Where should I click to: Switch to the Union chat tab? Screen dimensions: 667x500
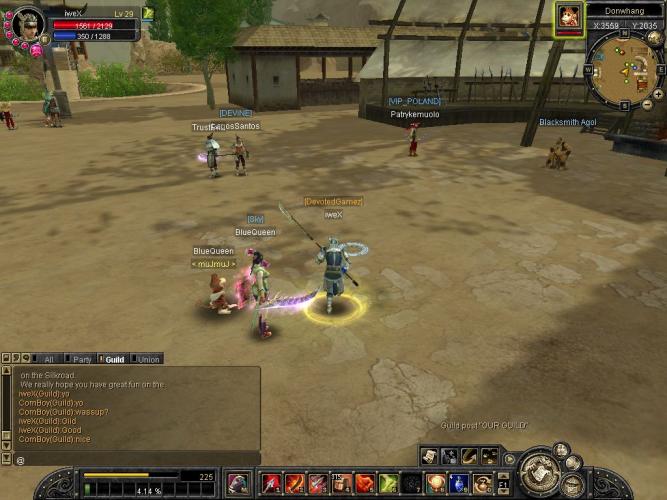click(148, 359)
